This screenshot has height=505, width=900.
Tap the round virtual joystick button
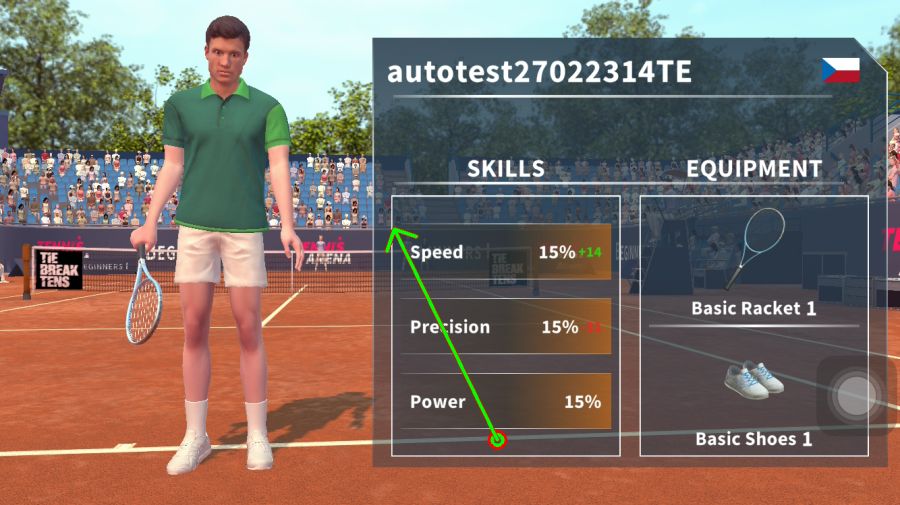pos(855,395)
